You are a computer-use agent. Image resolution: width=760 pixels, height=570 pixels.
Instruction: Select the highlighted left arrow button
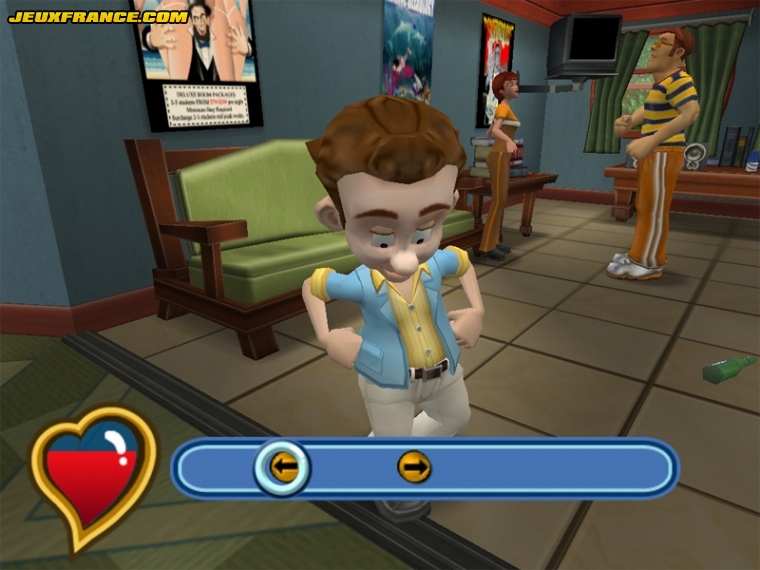point(283,466)
